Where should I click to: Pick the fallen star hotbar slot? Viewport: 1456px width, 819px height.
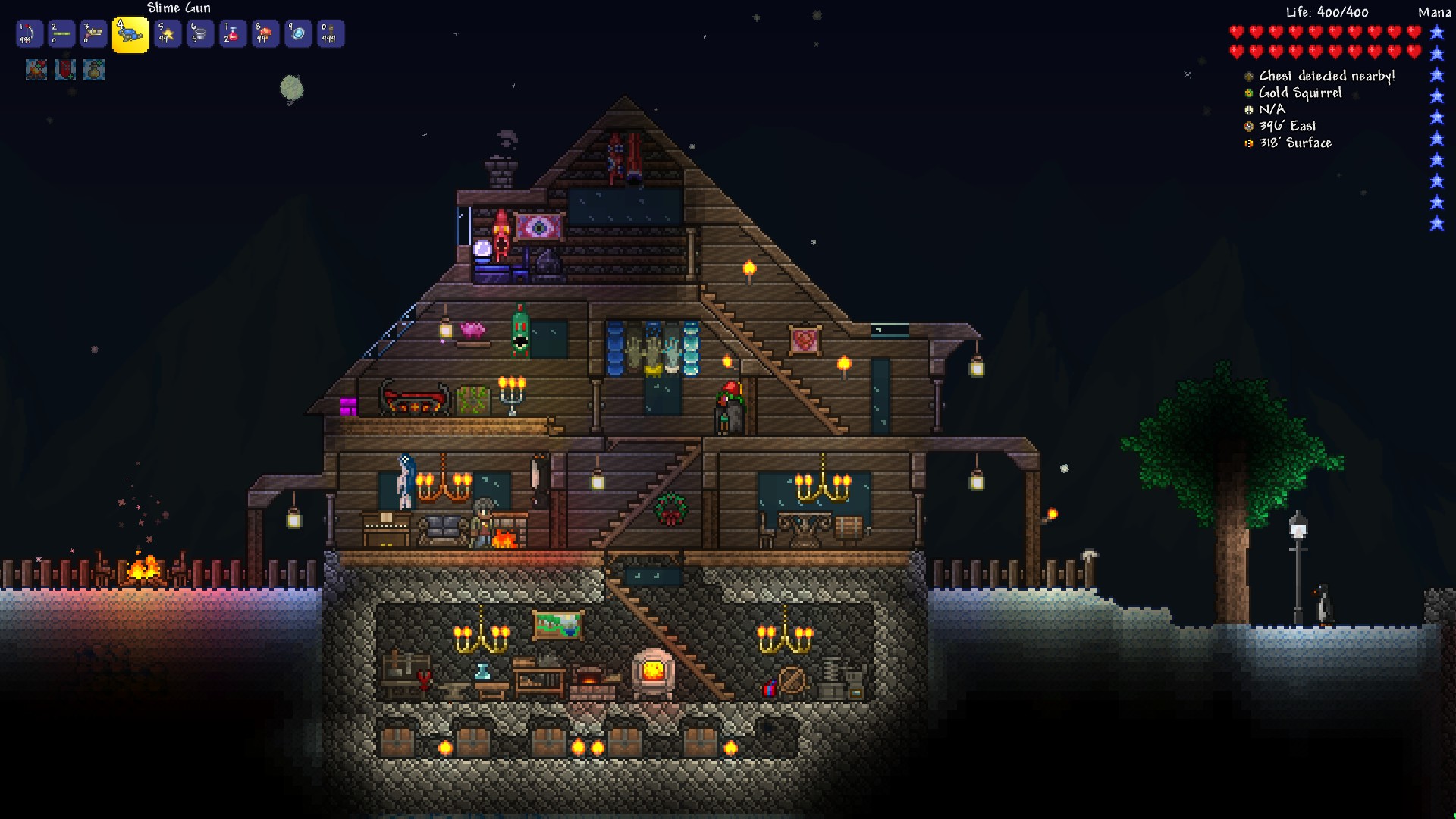167,34
